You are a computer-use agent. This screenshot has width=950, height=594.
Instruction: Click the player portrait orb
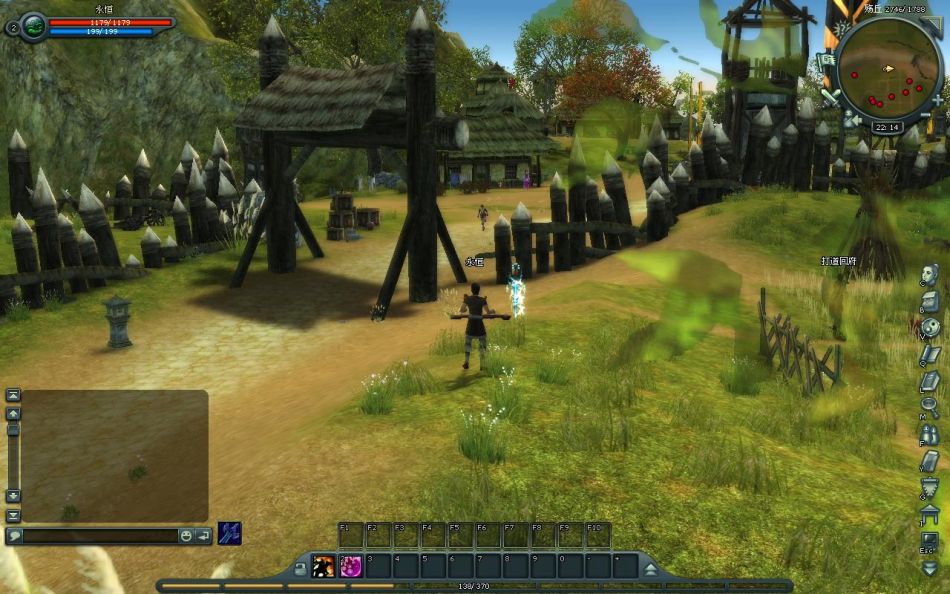[33, 26]
